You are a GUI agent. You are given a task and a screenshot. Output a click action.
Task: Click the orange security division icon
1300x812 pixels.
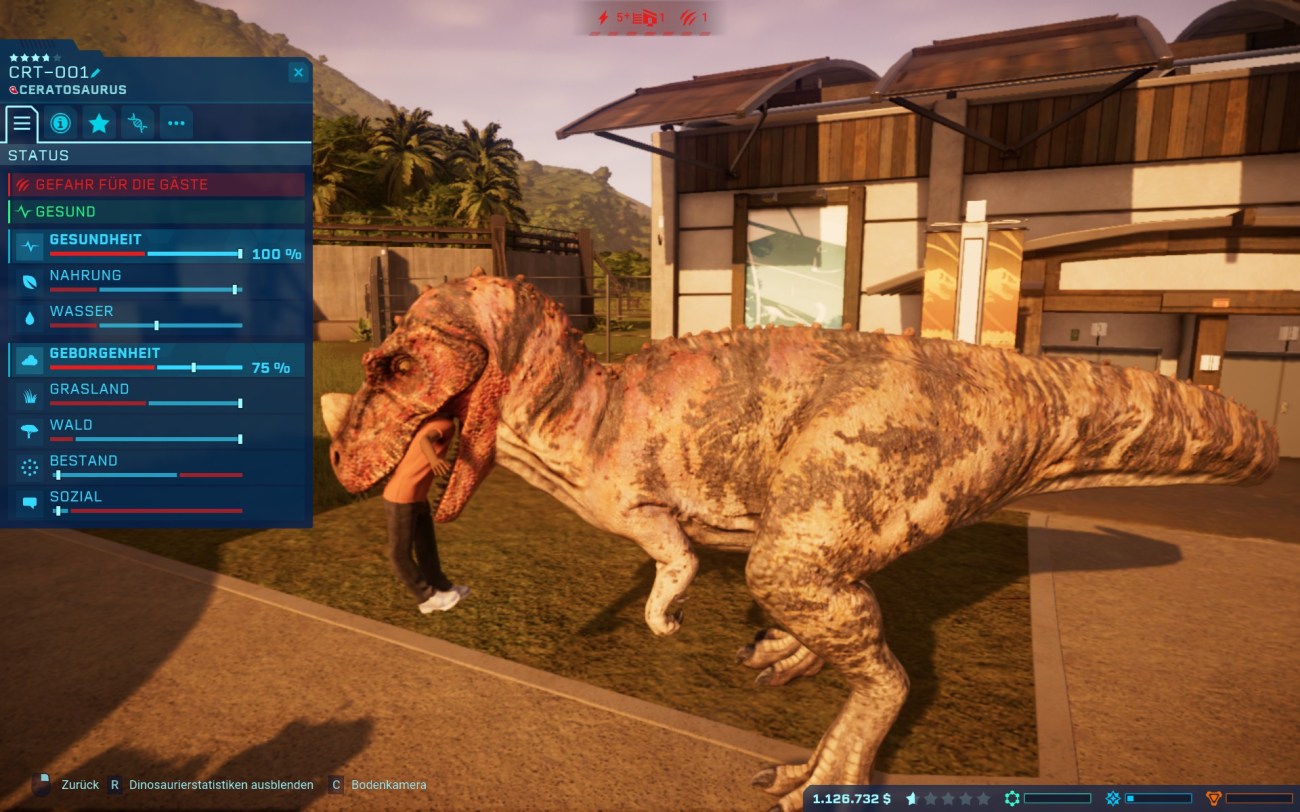[x=1214, y=799]
